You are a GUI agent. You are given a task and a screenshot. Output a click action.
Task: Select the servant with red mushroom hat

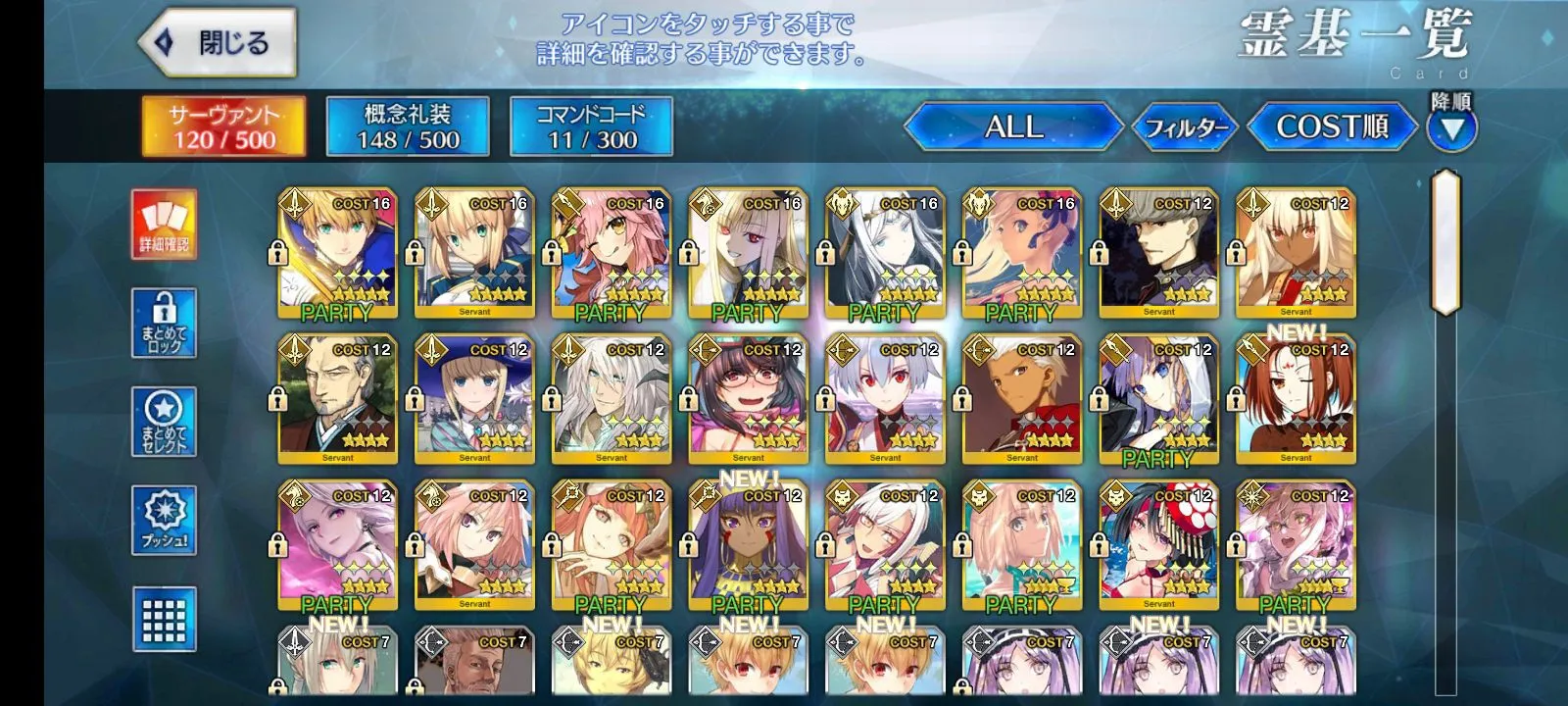pos(1158,545)
